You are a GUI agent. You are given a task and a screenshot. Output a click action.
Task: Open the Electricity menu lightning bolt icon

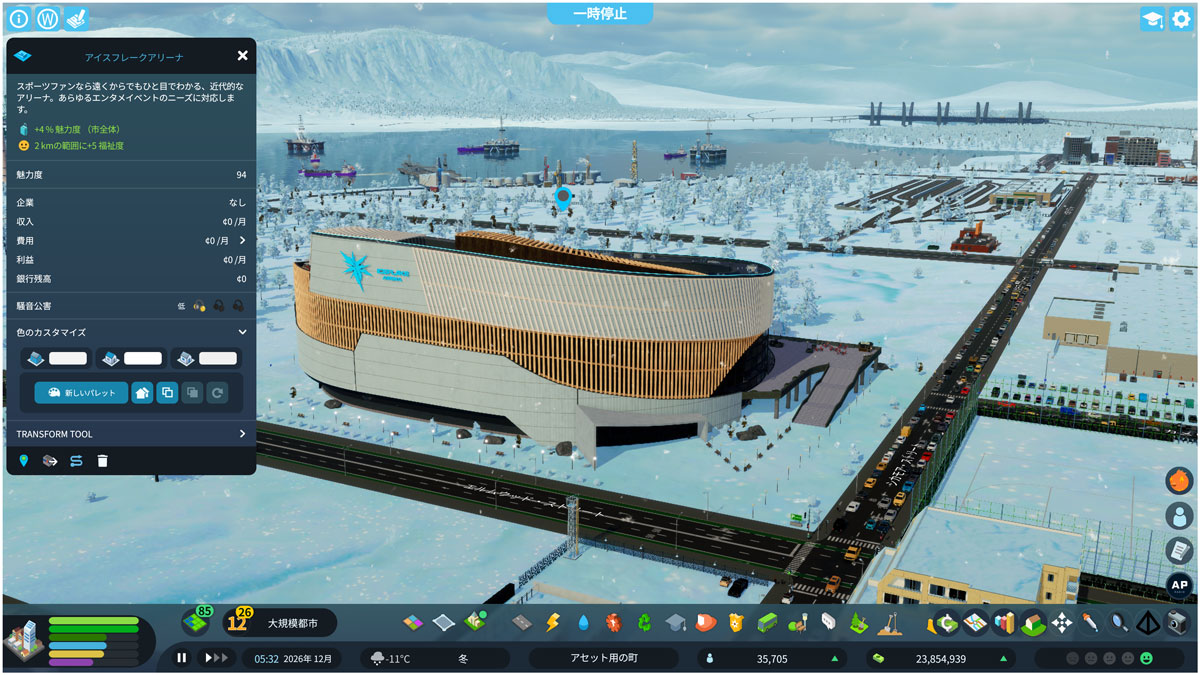(552, 623)
